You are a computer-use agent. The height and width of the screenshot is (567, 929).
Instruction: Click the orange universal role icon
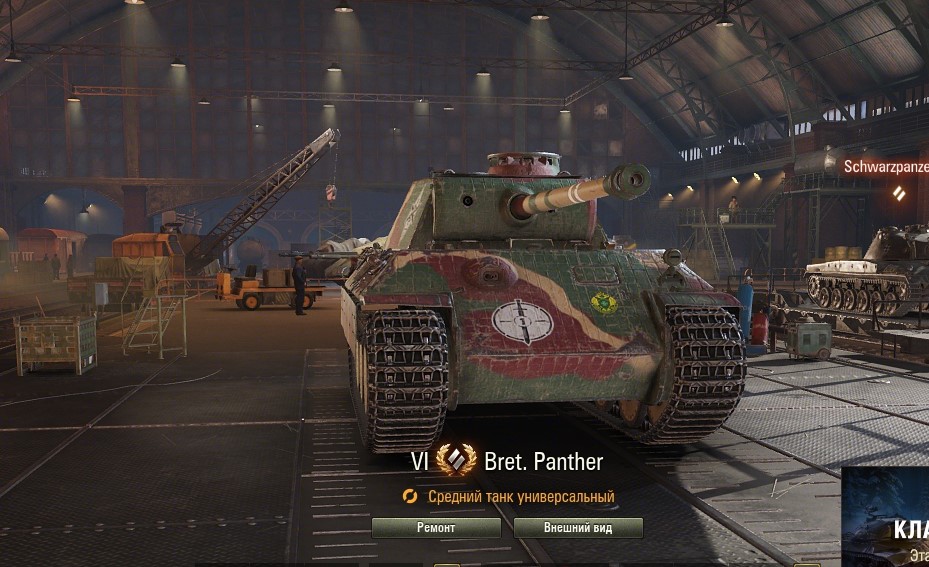coord(410,497)
